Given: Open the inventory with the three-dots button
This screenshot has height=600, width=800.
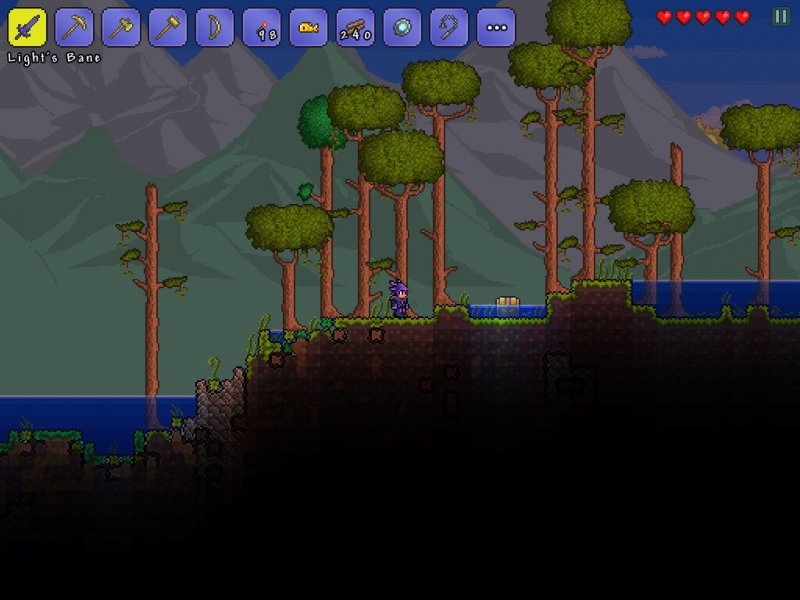Looking at the screenshot, I should pyautogui.click(x=496, y=27).
